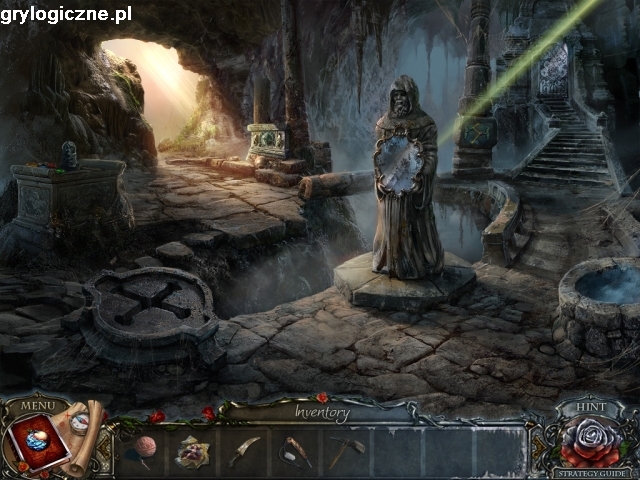
Task: Pick the curved knife from inventory
Action: [x=244, y=451]
